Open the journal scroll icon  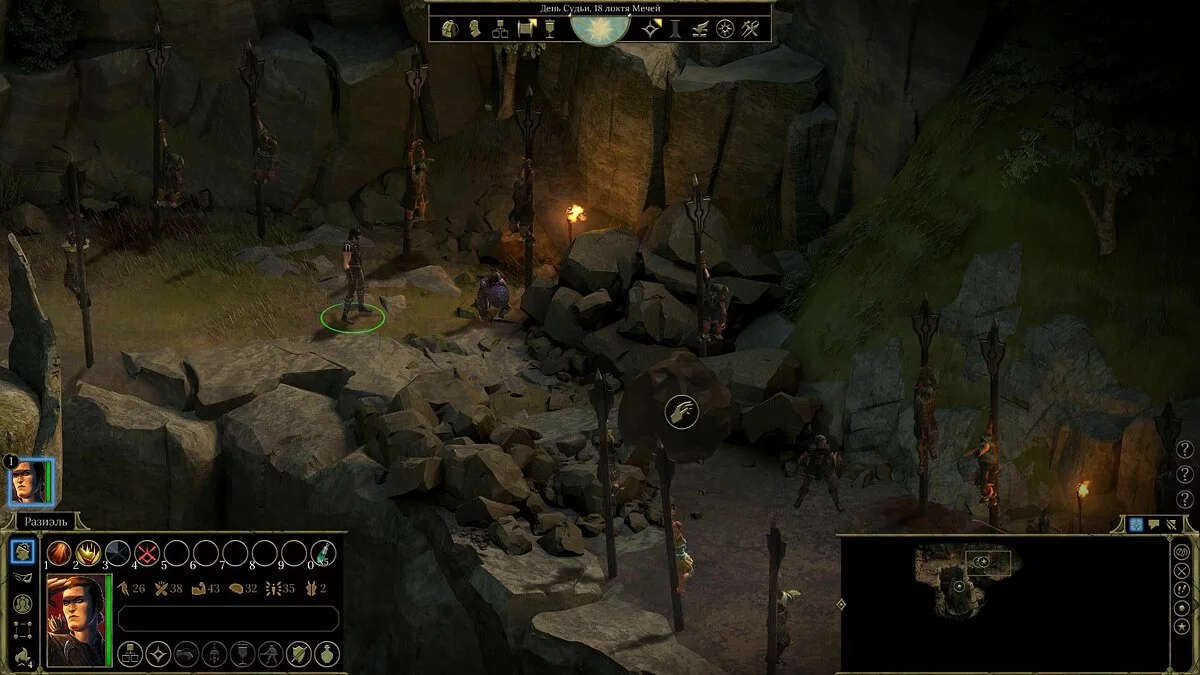[x=526, y=28]
